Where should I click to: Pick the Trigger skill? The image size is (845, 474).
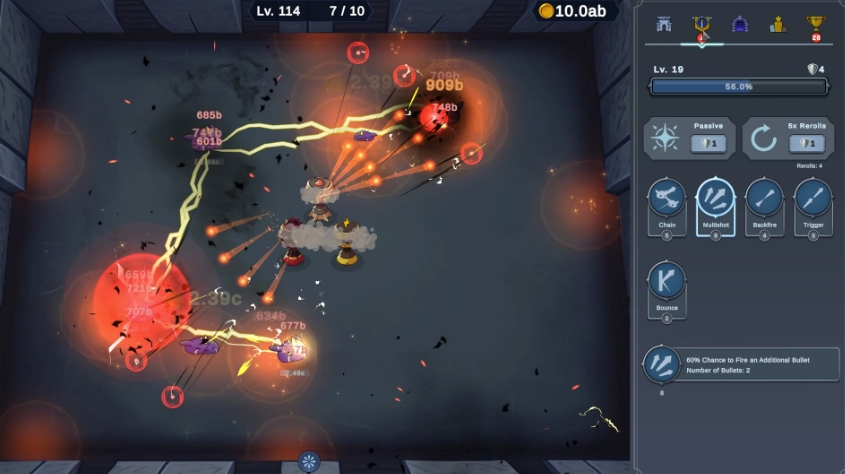tap(813, 198)
